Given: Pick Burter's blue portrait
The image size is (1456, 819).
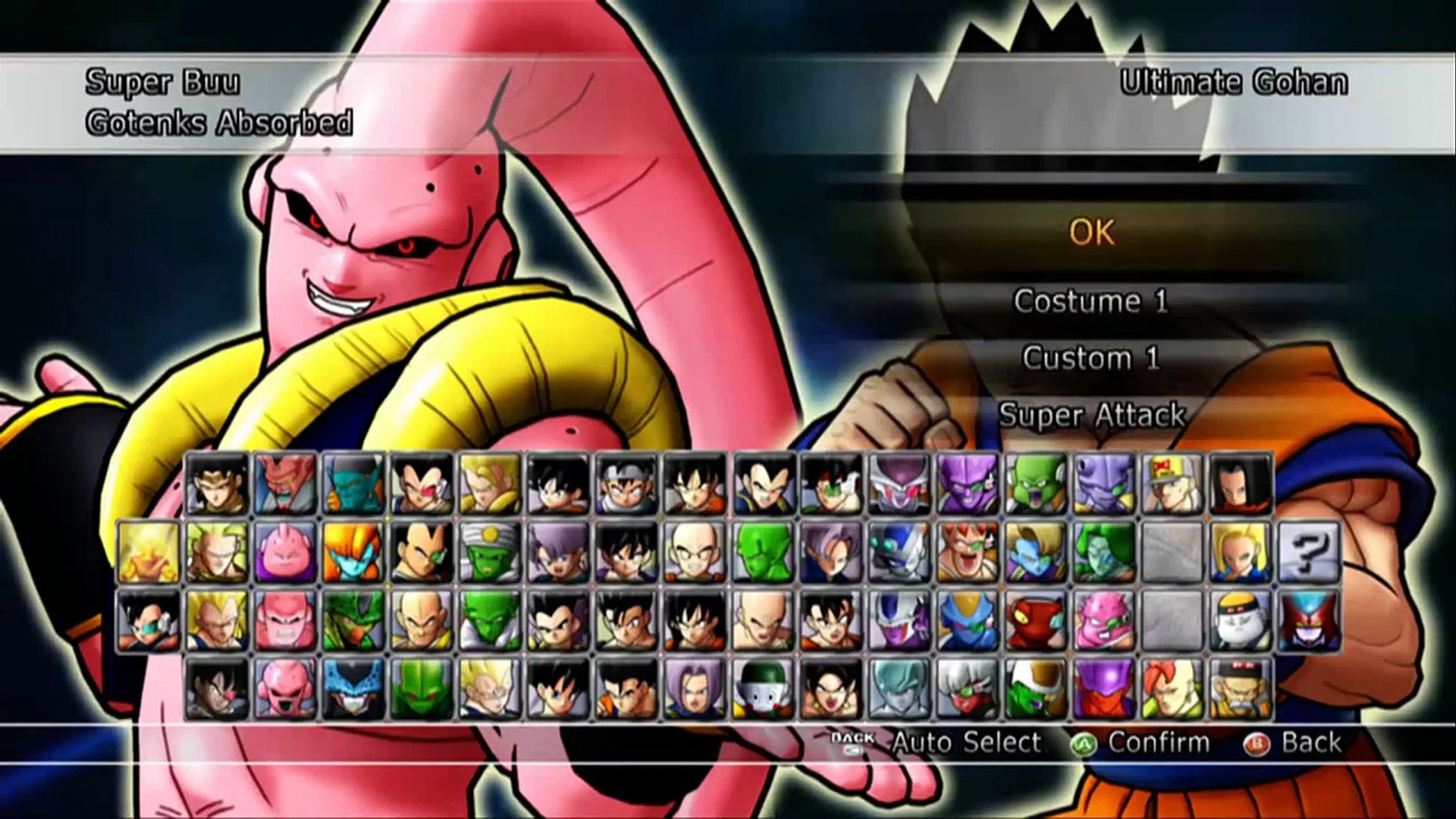Looking at the screenshot, I should [968, 620].
